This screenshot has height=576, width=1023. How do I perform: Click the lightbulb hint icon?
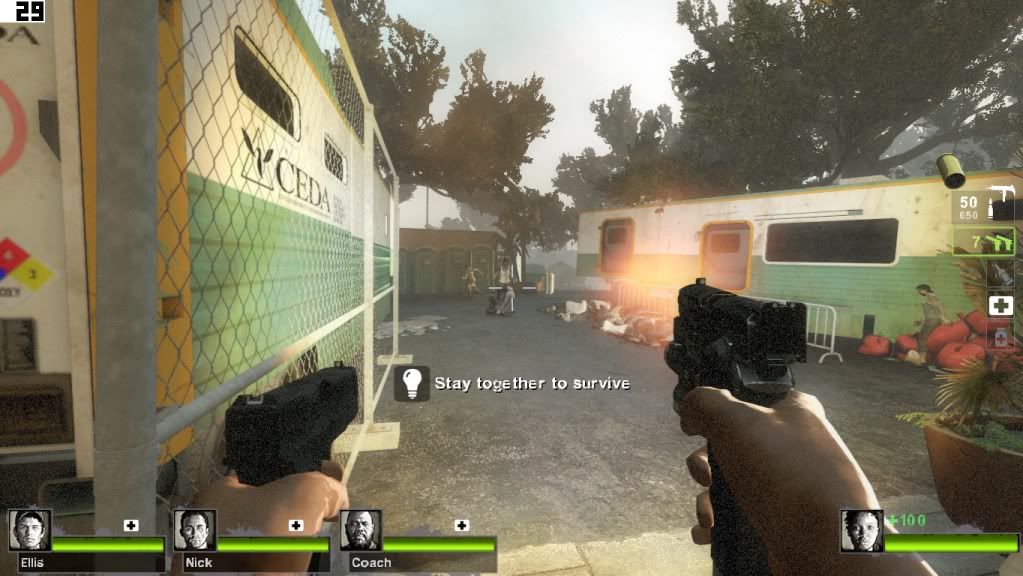pyautogui.click(x=412, y=383)
